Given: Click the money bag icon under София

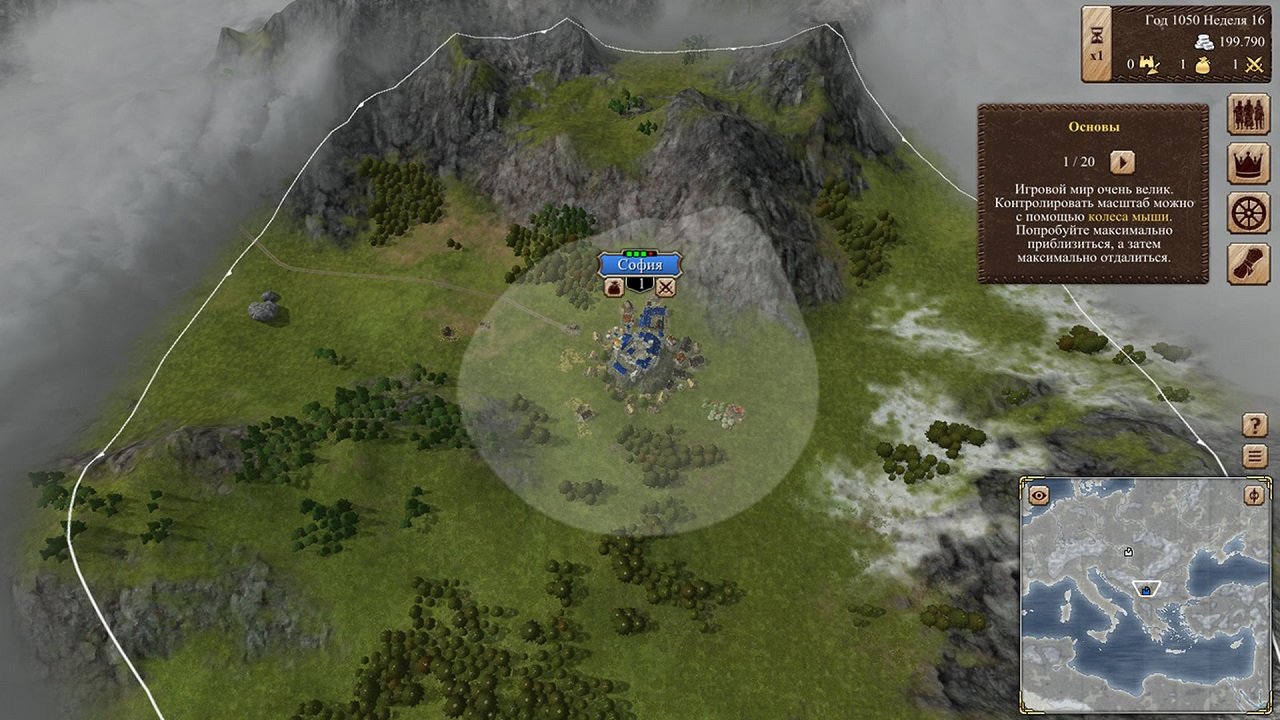Looking at the screenshot, I should (613, 287).
